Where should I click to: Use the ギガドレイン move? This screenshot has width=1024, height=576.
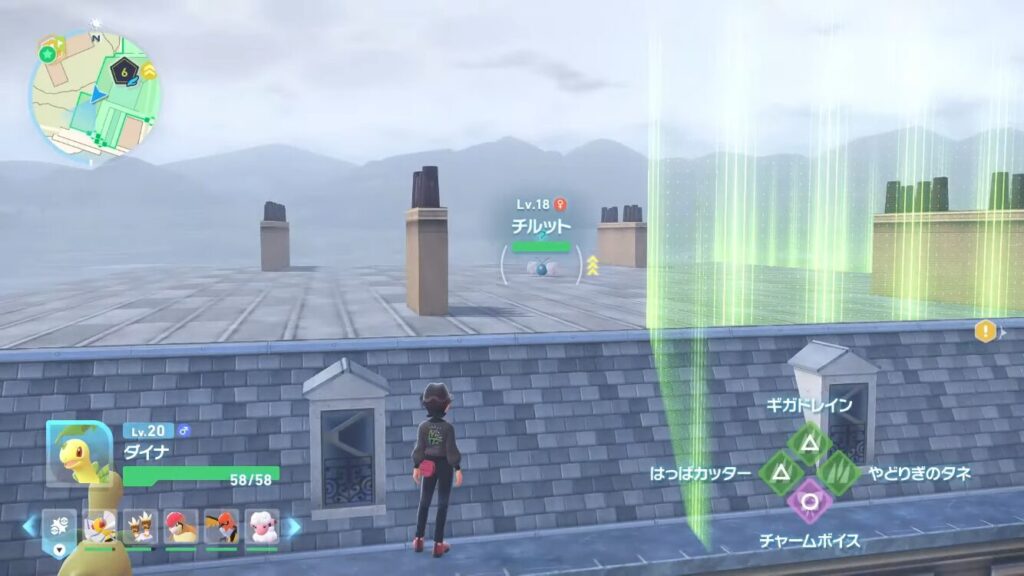pos(808,443)
